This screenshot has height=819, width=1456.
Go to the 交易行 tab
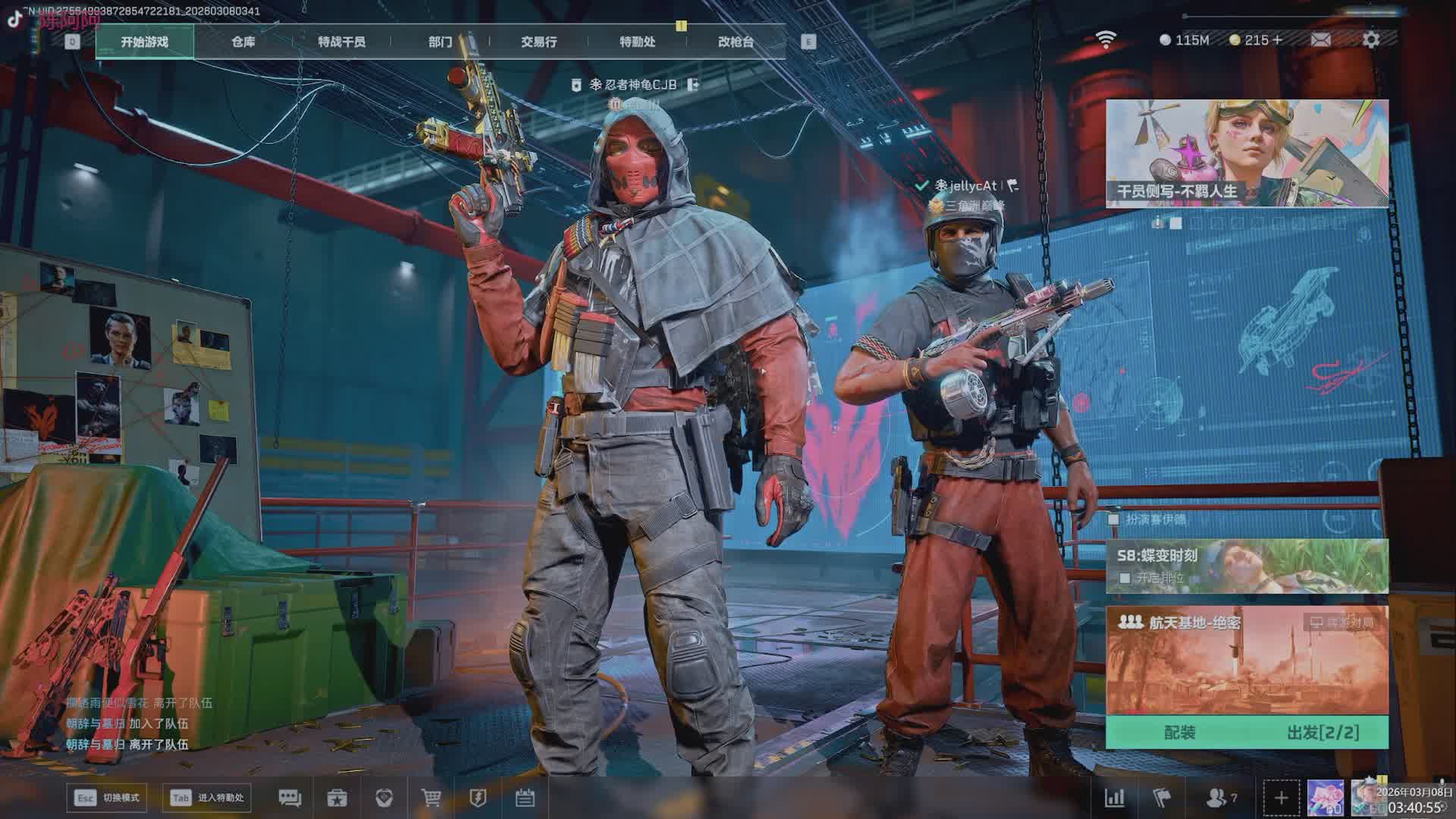pyautogui.click(x=538, y=42)
